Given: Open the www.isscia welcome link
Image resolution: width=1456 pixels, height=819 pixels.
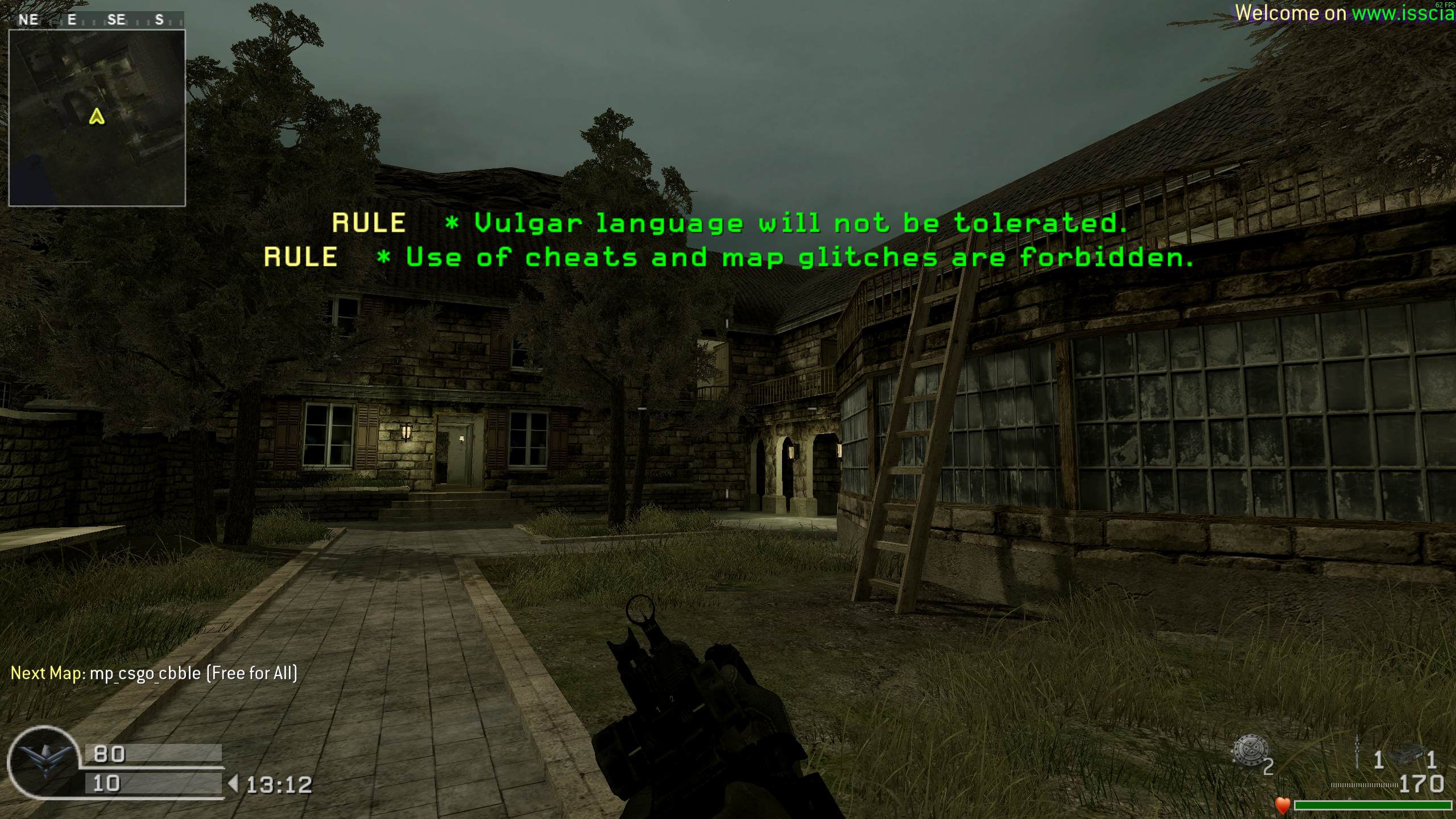Looking at the screenshot, I should click(x=1403, y=14).
